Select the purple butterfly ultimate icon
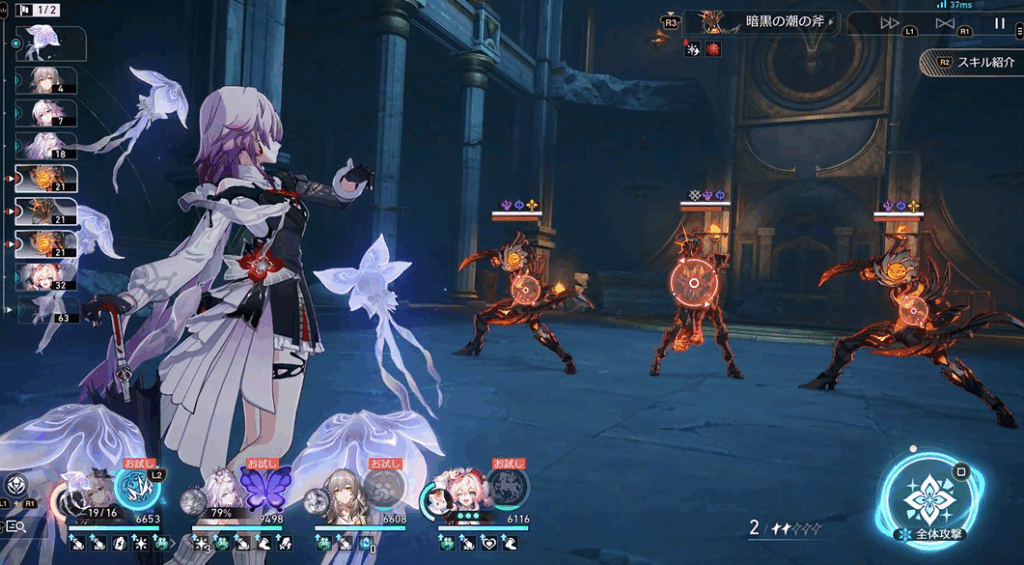 (x=264, y=489)
